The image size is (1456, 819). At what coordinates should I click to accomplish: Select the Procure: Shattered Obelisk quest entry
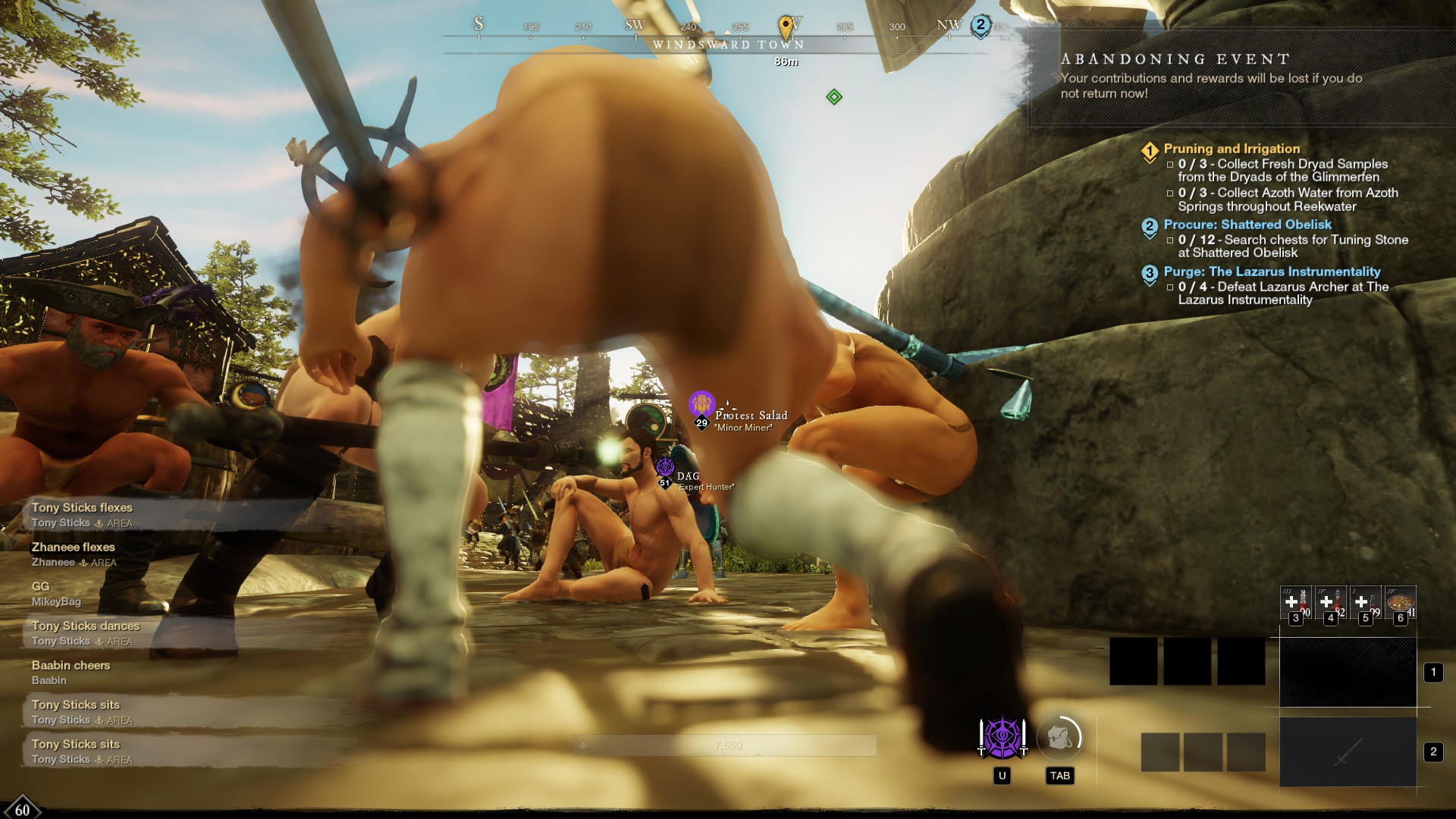pos(1247,225)
